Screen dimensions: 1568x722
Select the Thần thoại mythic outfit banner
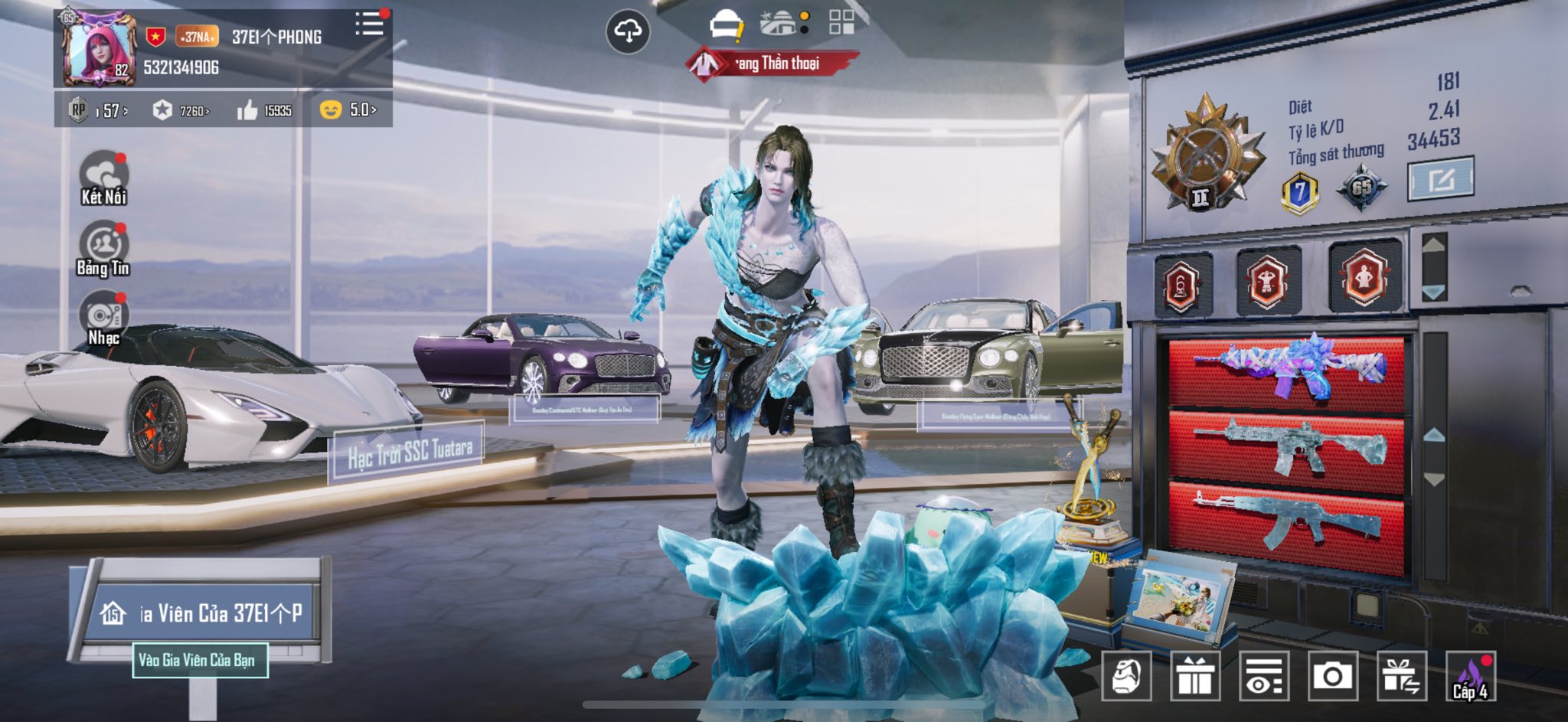coord(773,64)
